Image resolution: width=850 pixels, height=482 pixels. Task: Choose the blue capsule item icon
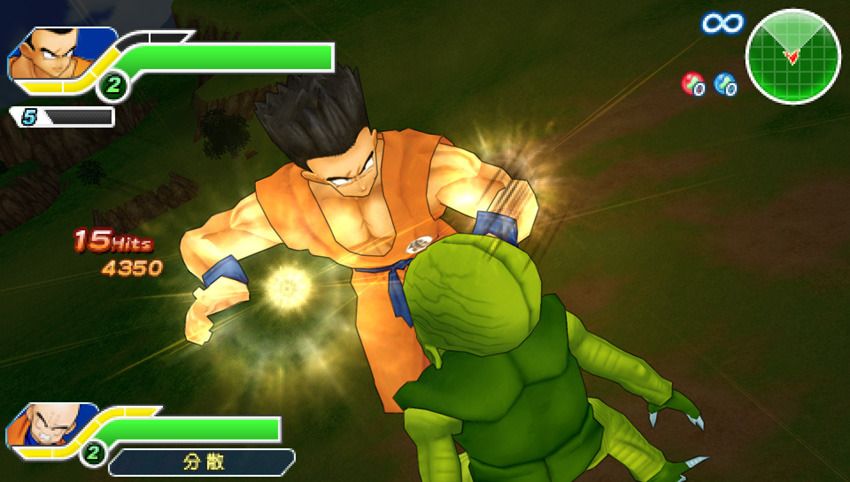click(x=725, y=84)
